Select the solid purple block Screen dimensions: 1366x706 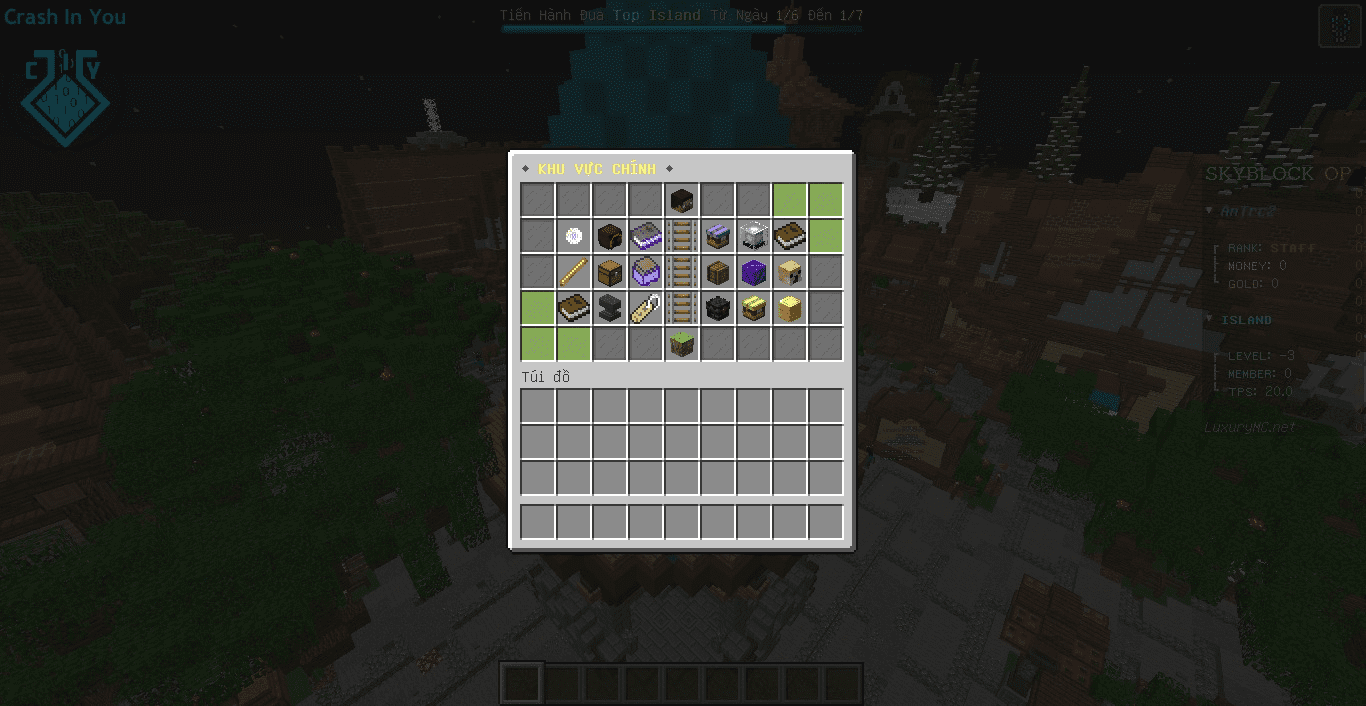tap(754, 272)
